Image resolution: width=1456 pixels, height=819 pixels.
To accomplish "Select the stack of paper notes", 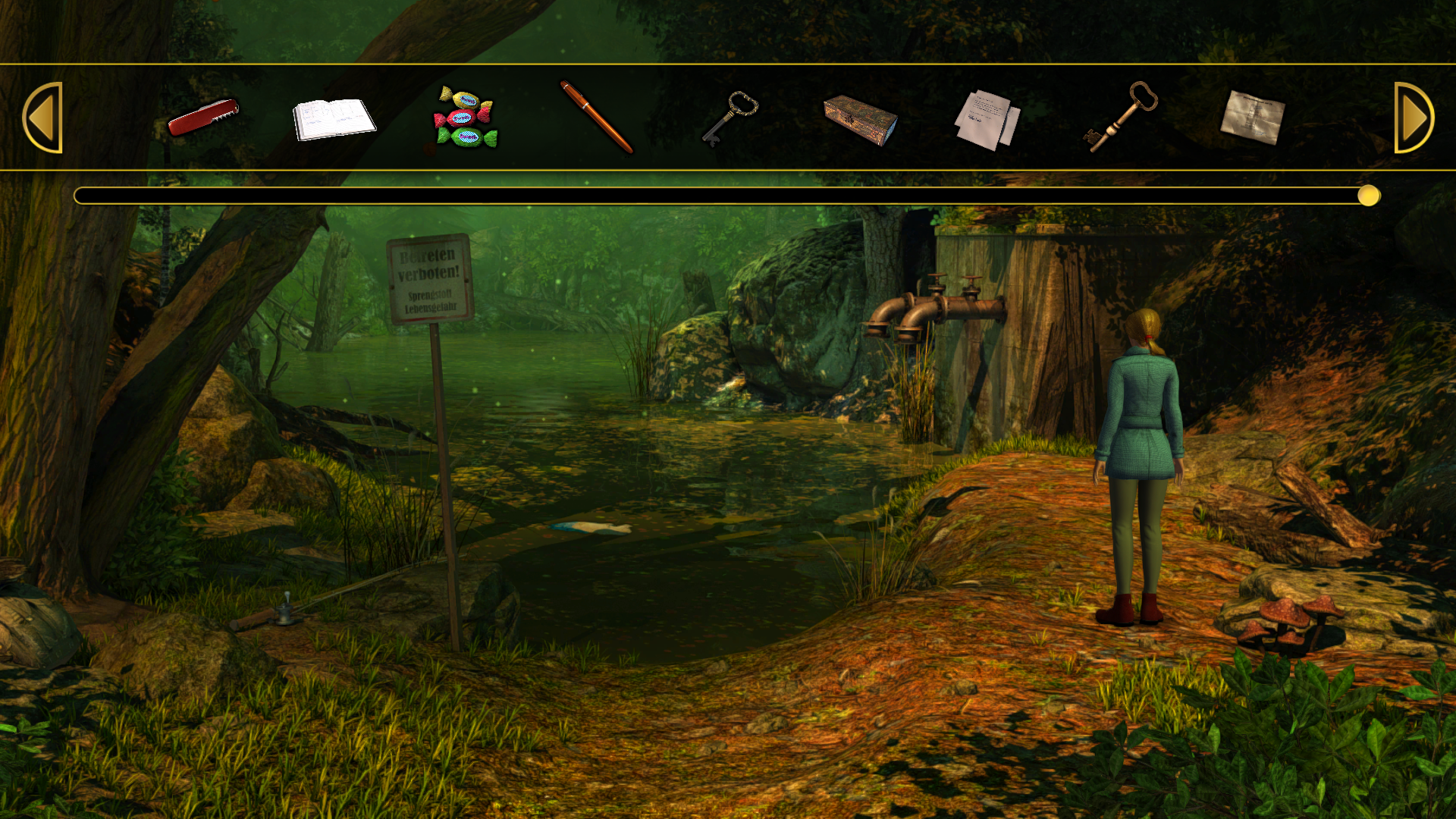I will coord(987,120).
